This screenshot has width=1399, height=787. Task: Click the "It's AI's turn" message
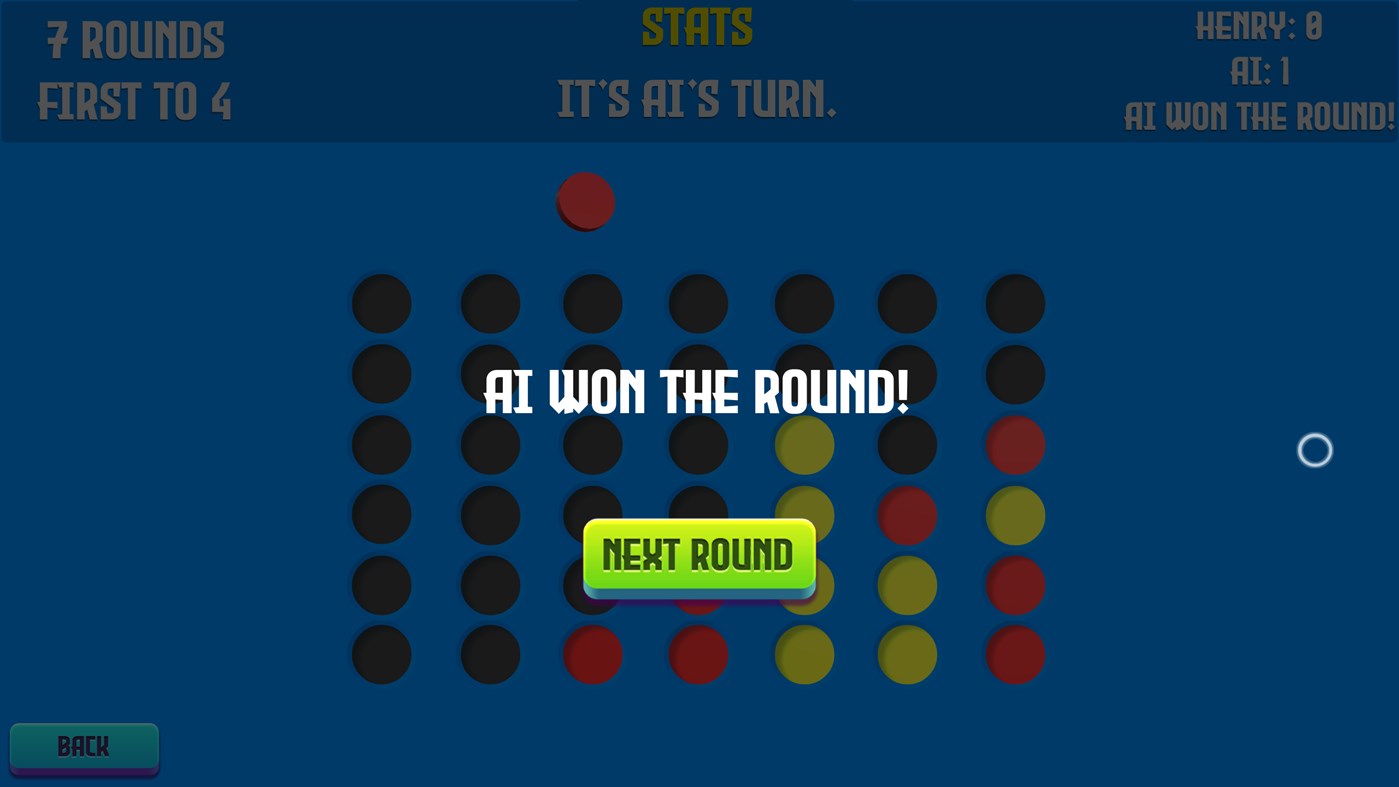click(696, 101)
